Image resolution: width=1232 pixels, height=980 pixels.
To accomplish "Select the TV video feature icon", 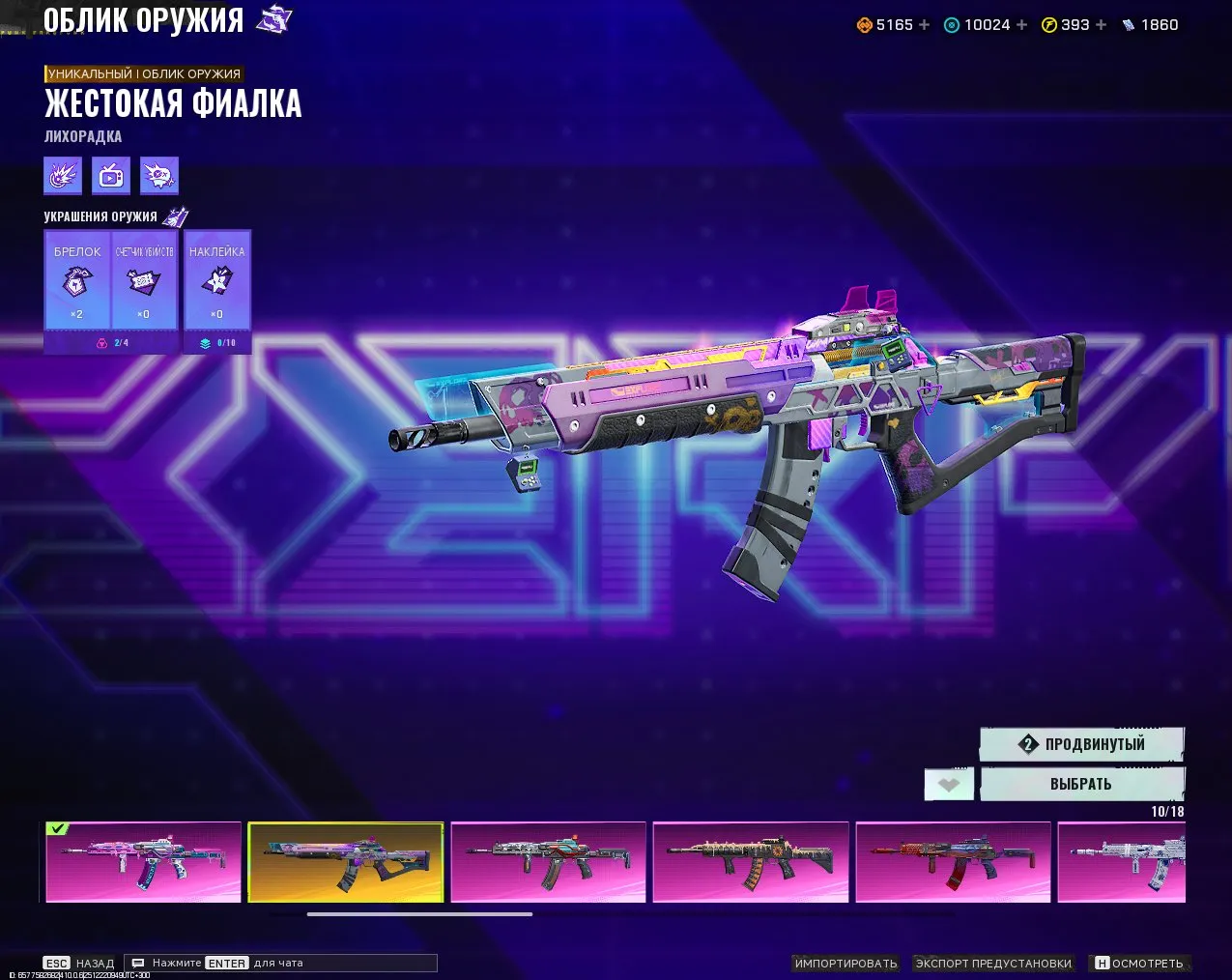I will point(111,176).
